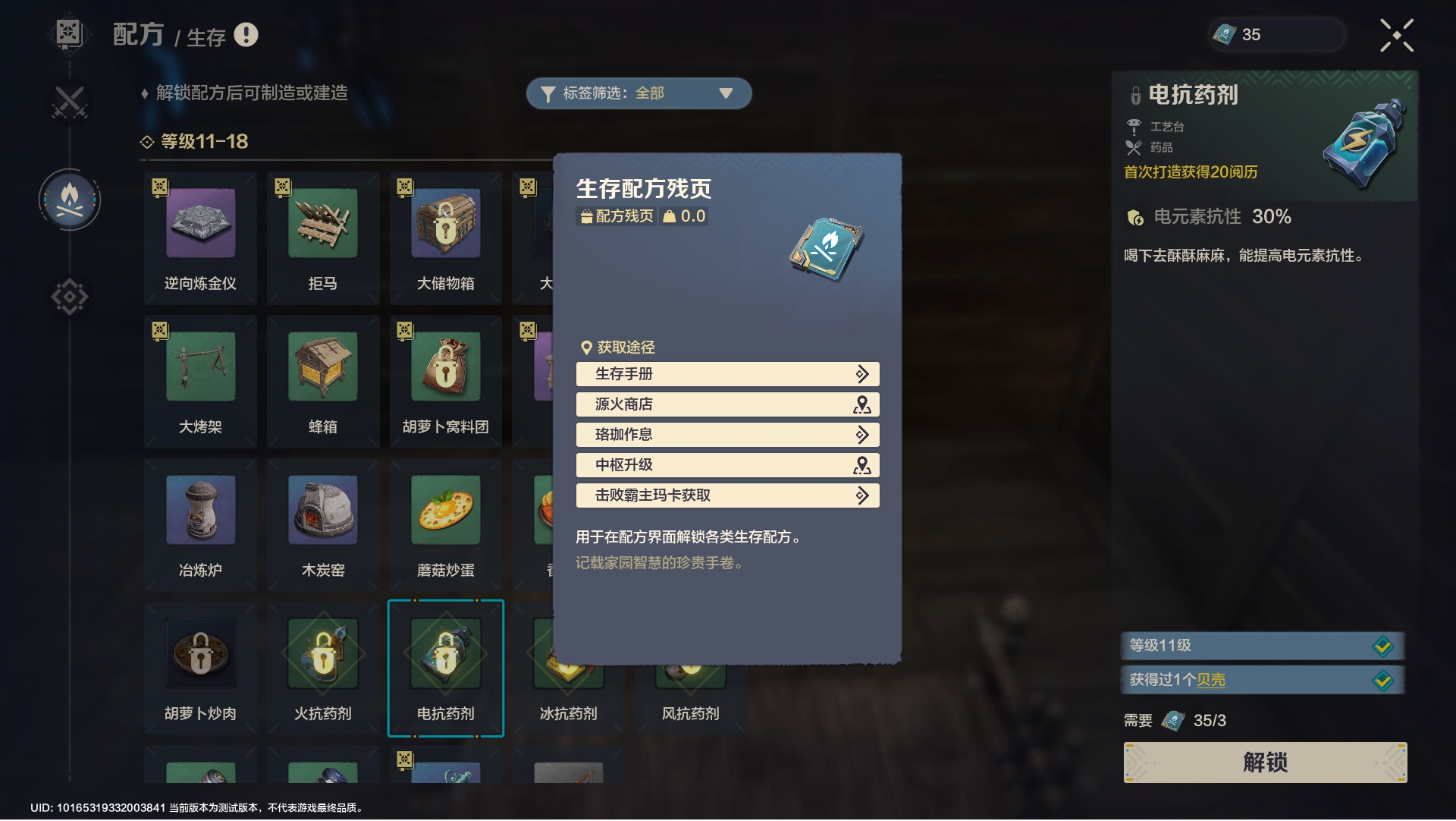Viewport: 1456px width, 821px height.
Task: Open the recipe book icon at top left
Action: tap(69, 33)
